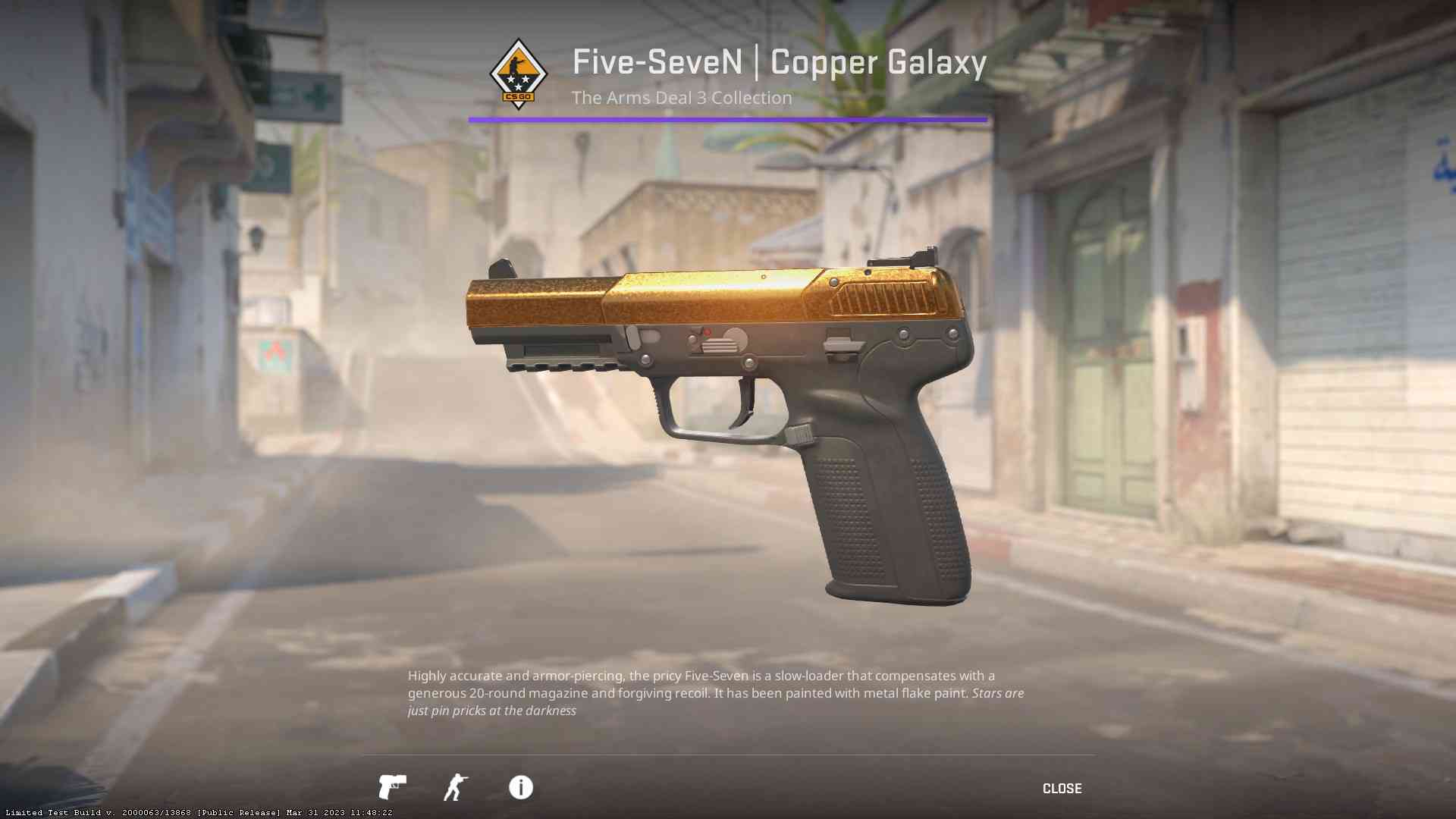1456x819 pixels.
Task: Select the Five-SeveN | Copper Galaxy title
Action: click(779, 64)
